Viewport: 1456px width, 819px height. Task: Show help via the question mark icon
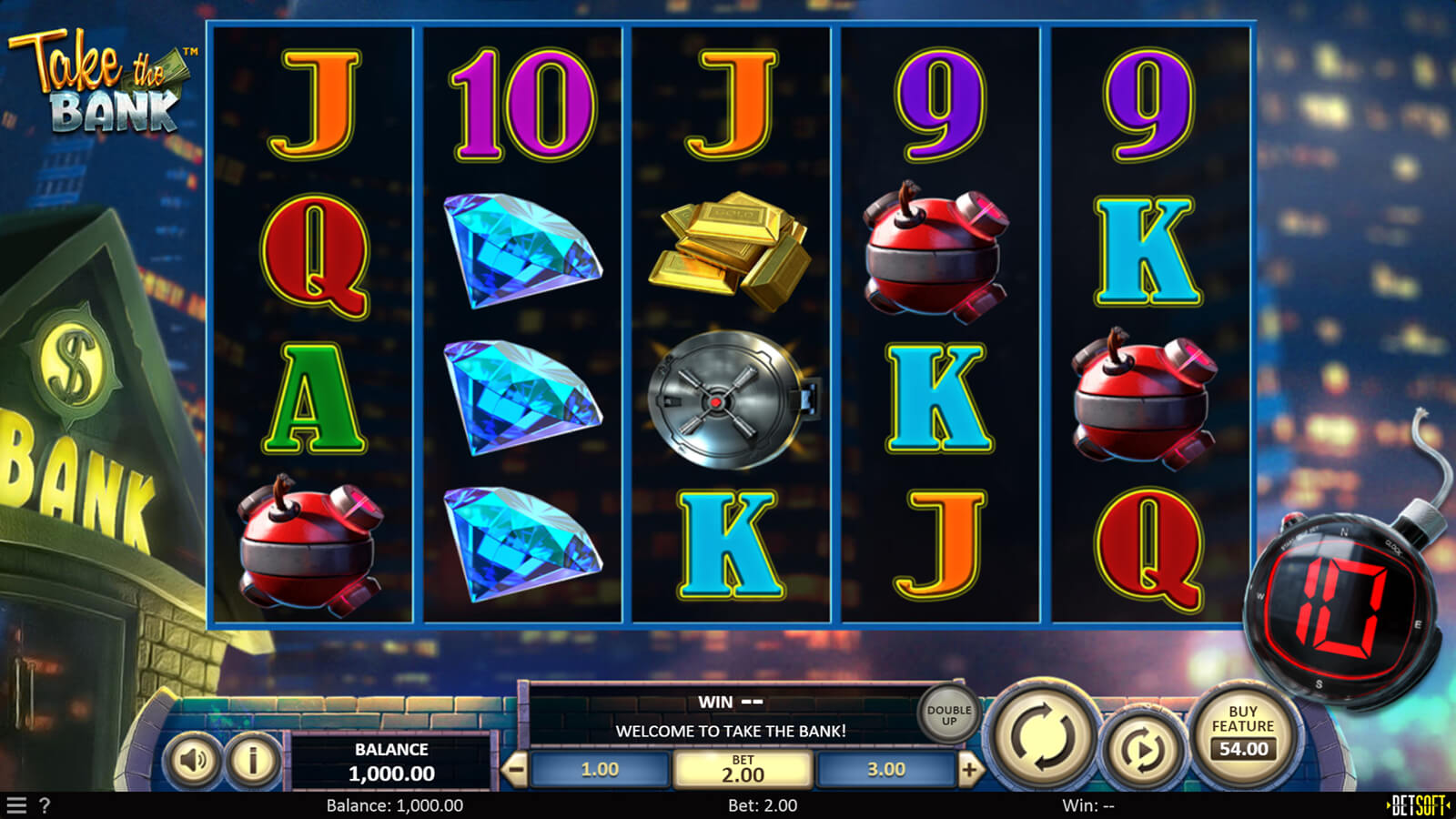45,805
